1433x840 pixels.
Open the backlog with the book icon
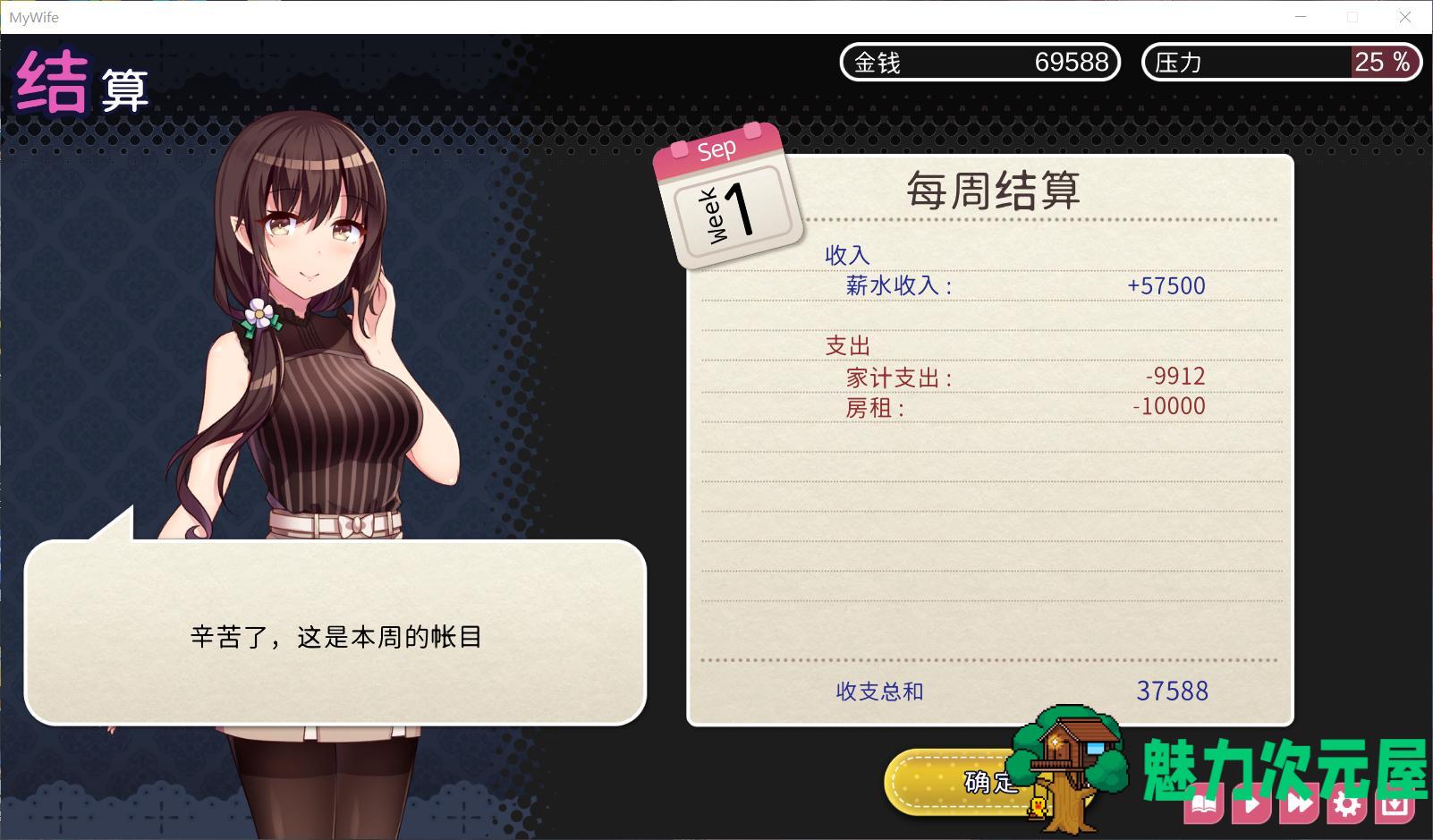pos(1205,803)
